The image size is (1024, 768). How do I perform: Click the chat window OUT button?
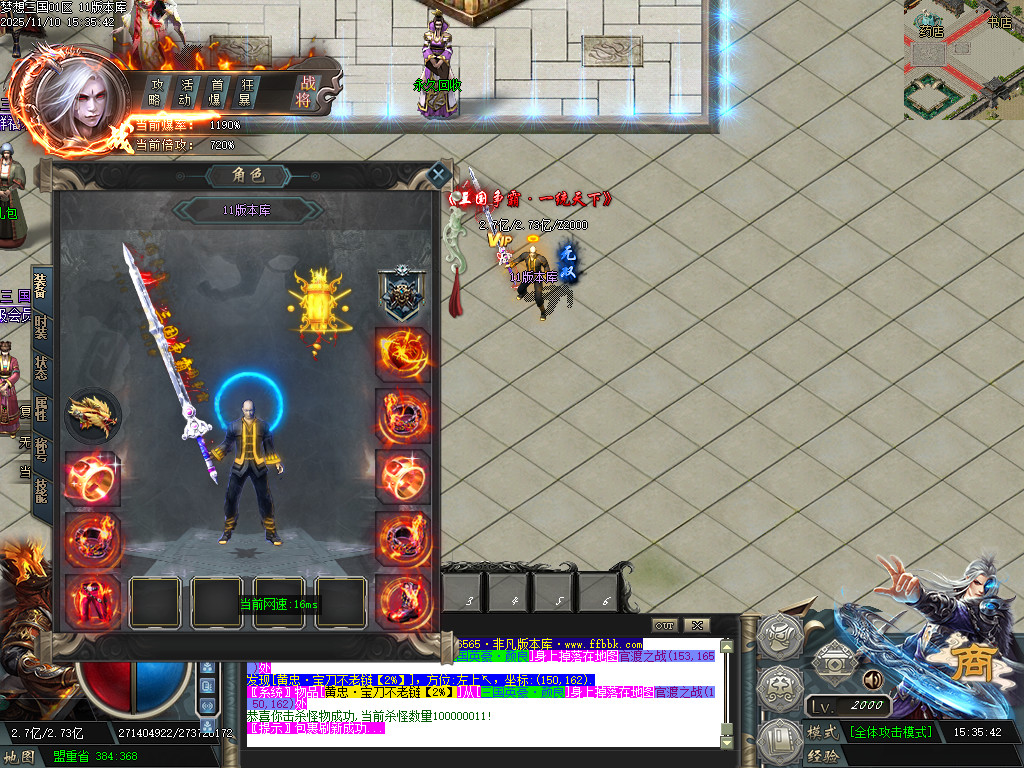[664, 625]
